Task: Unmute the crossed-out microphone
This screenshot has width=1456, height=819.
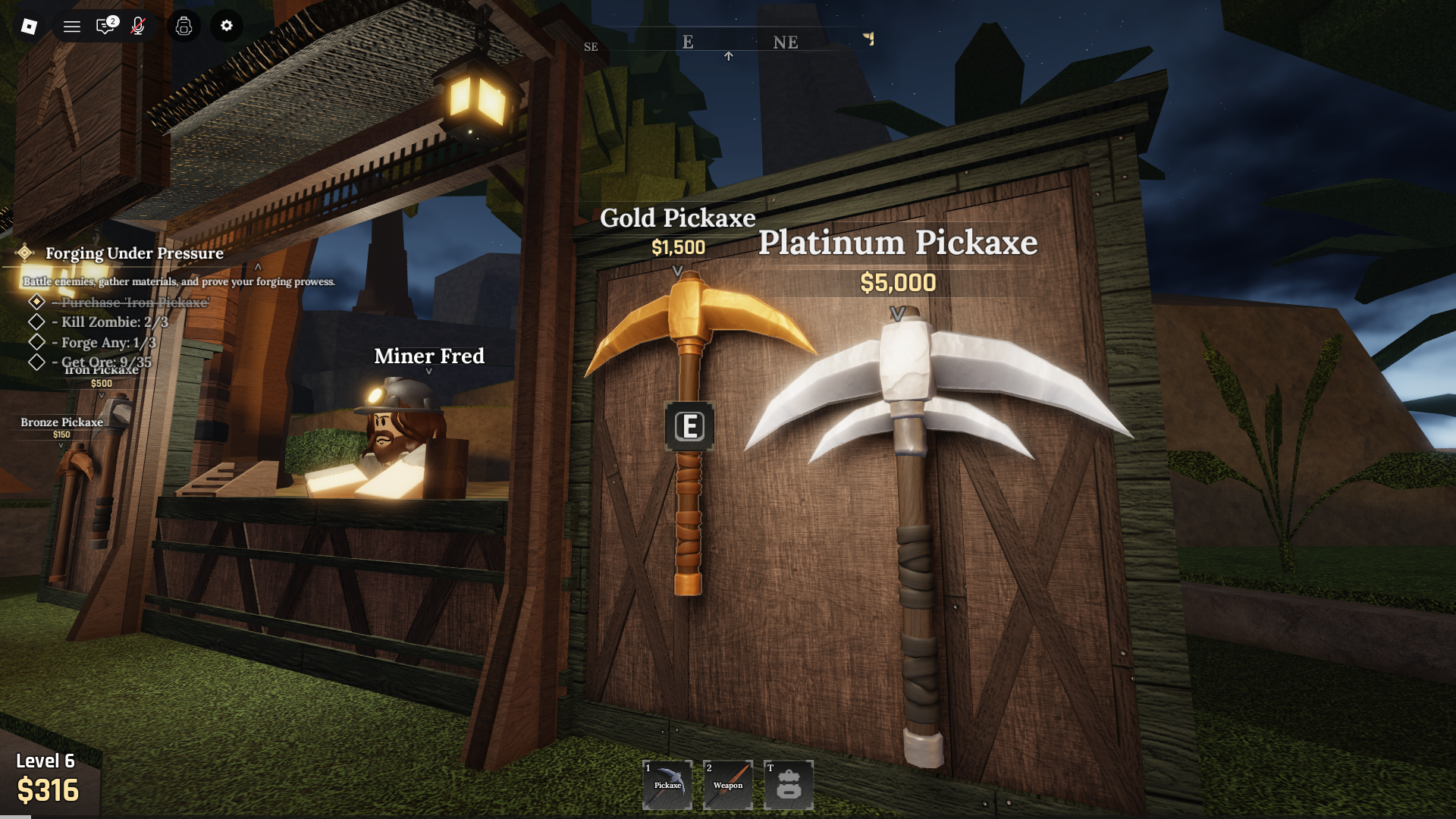Action: point(138,27)
